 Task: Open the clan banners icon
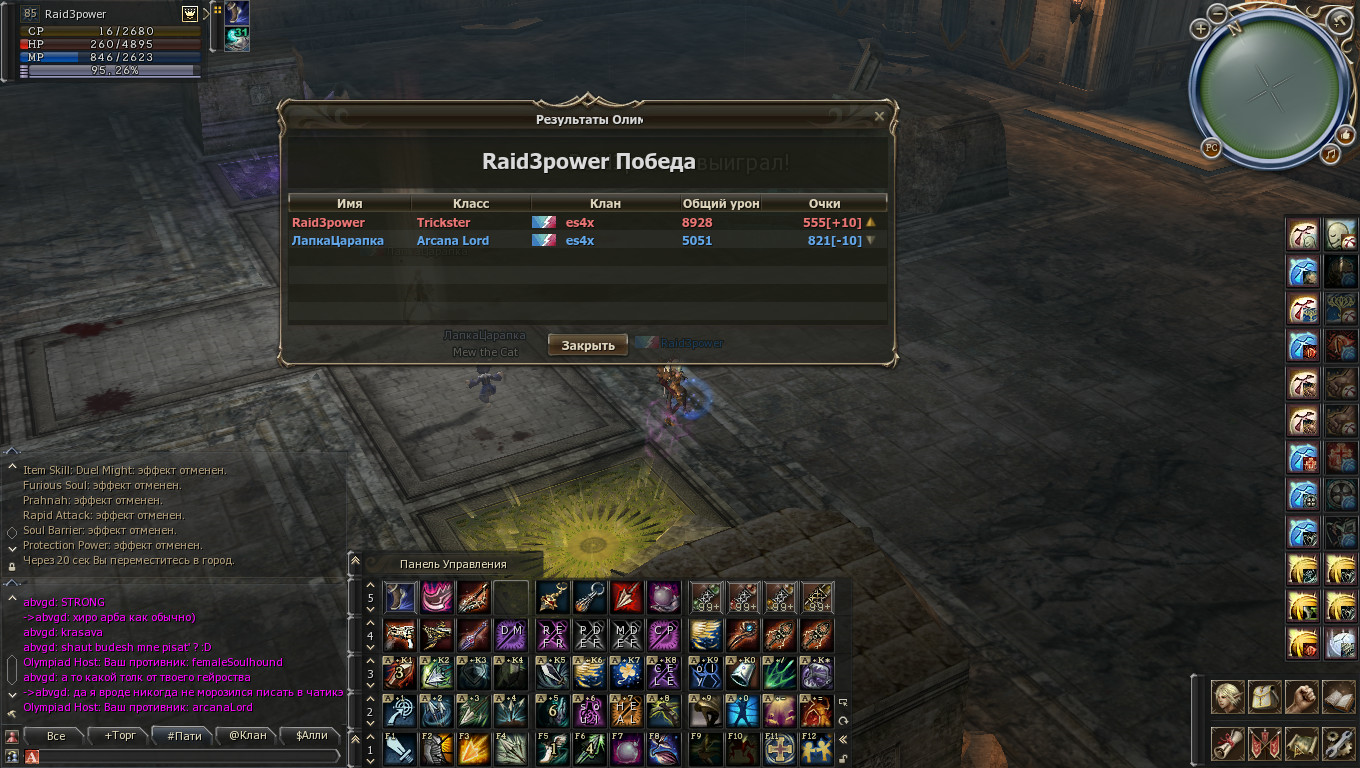pyautogui.click(x=1265, y=743)
